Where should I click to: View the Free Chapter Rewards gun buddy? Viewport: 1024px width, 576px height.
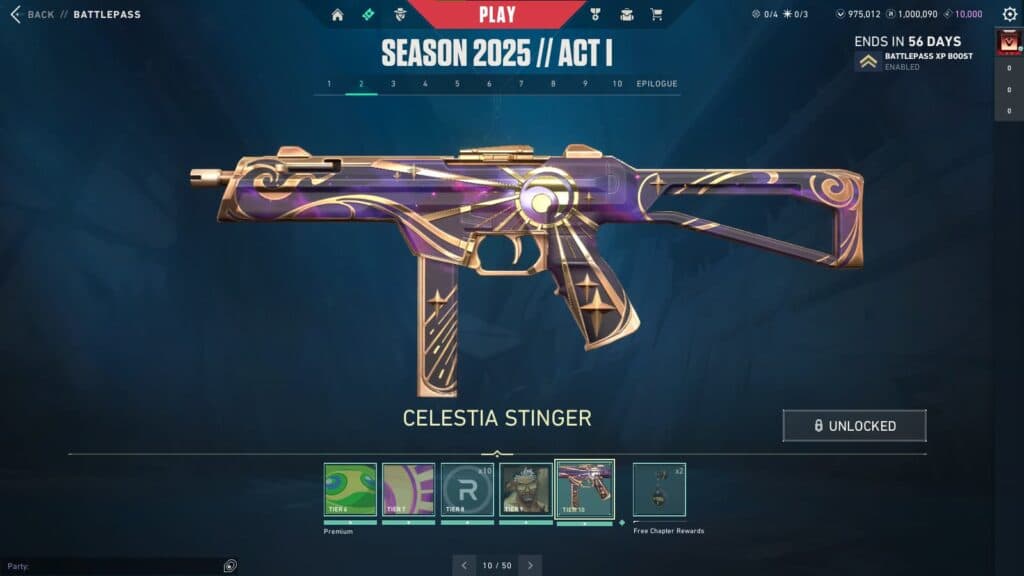click(659, 489)
